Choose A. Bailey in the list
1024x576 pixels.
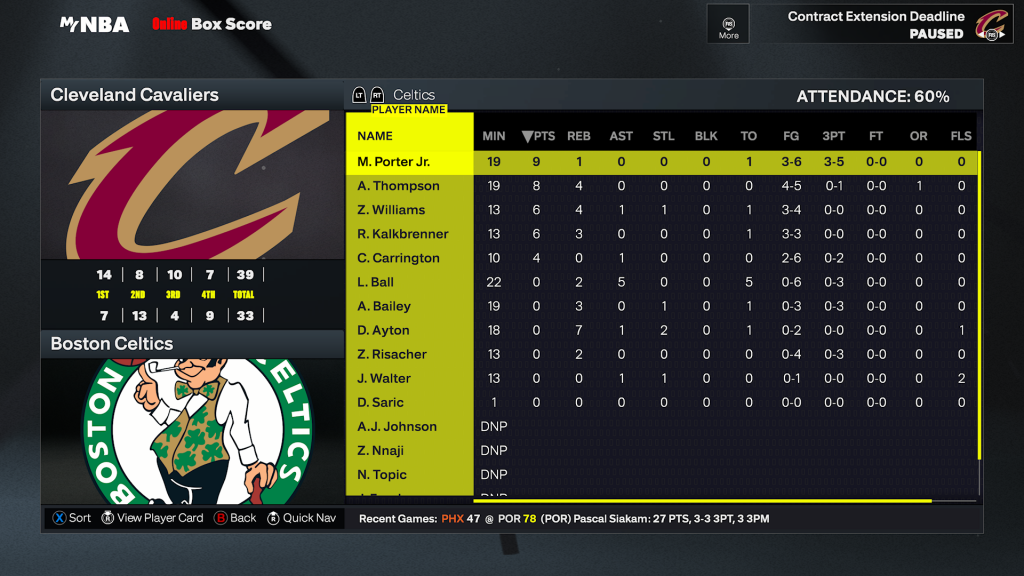tap(384, 306)
